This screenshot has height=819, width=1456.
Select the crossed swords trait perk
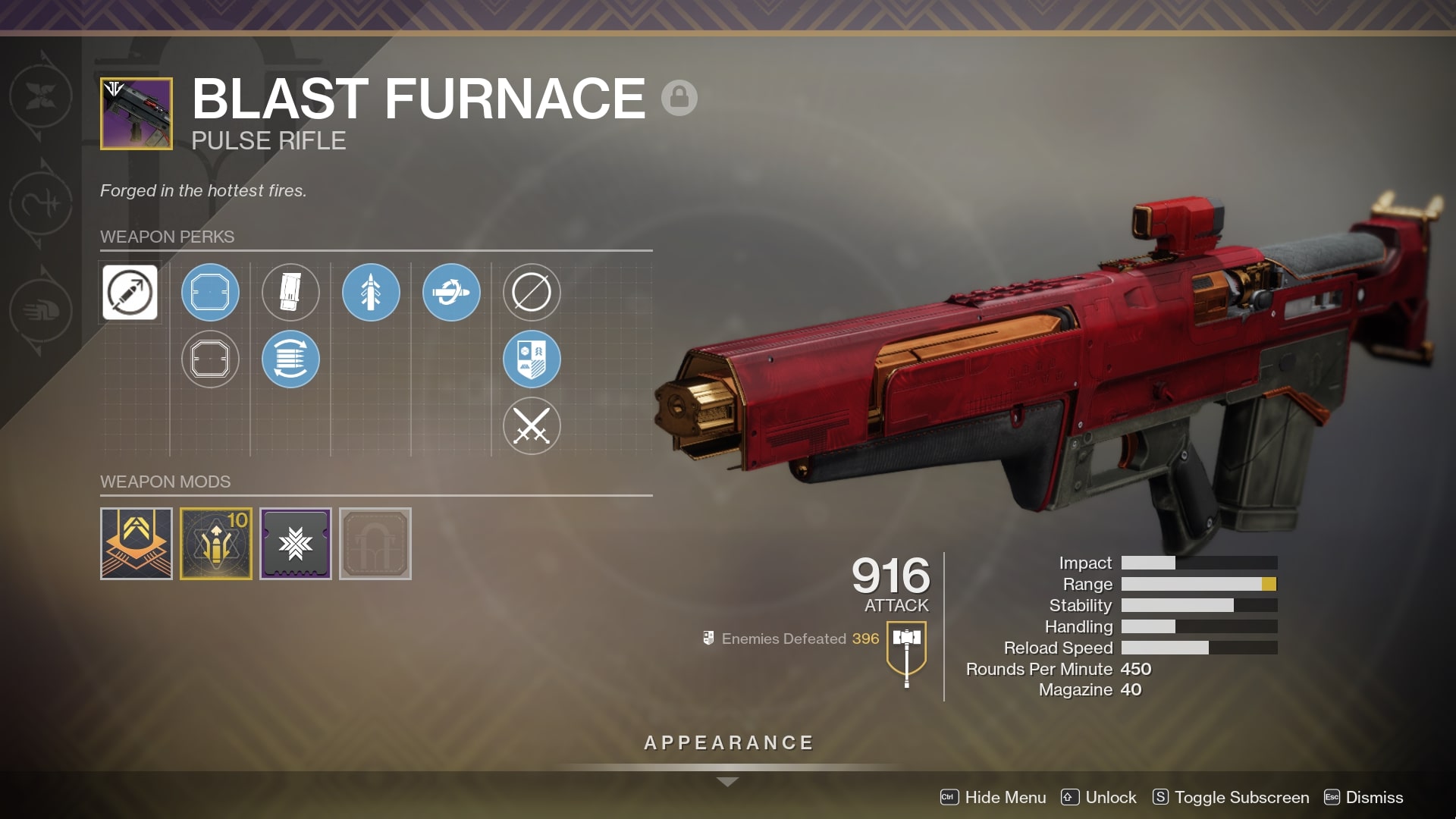click(532, 426)
